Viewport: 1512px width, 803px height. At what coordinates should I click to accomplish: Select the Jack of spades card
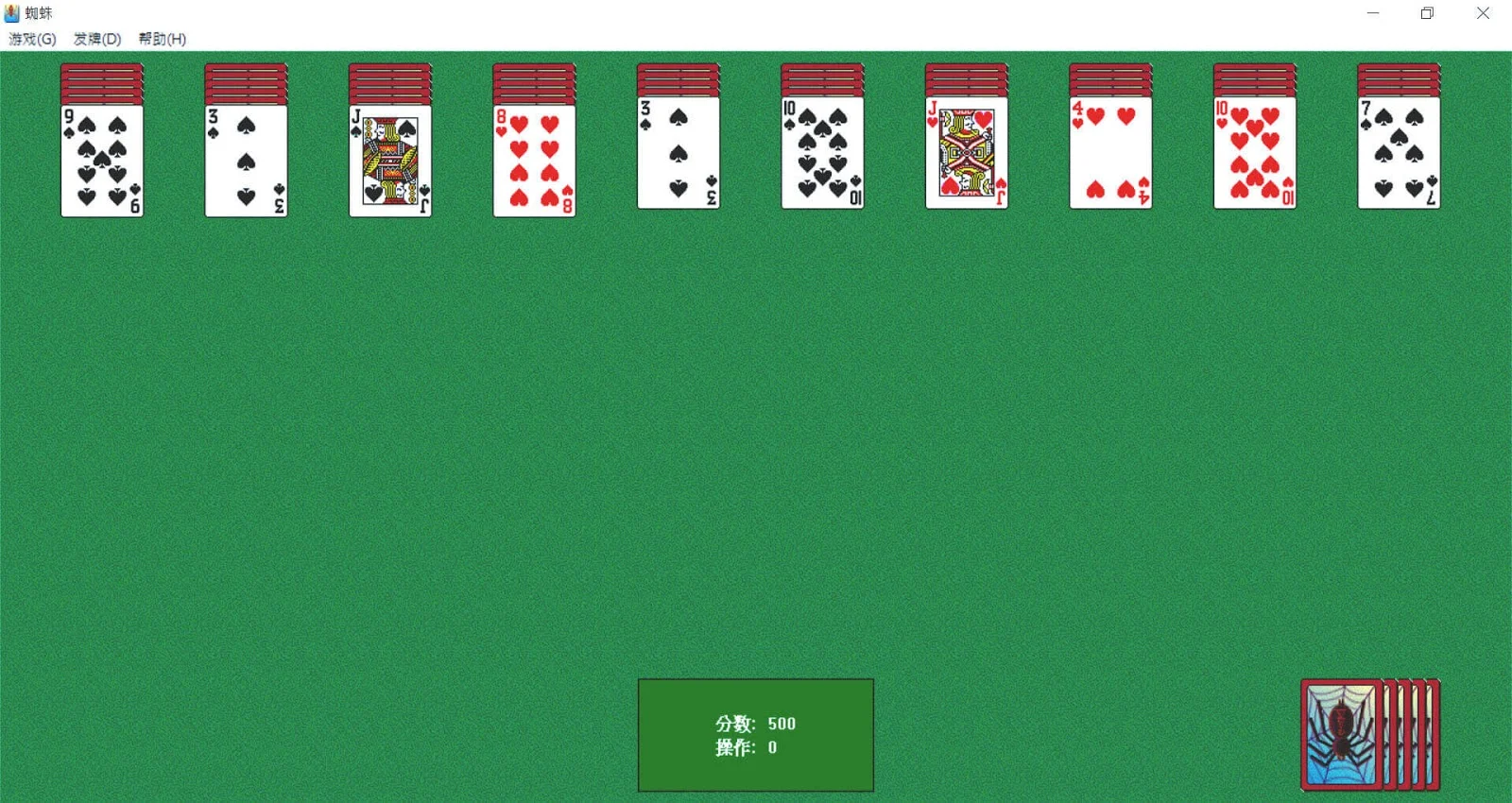(x=389, y=159)
